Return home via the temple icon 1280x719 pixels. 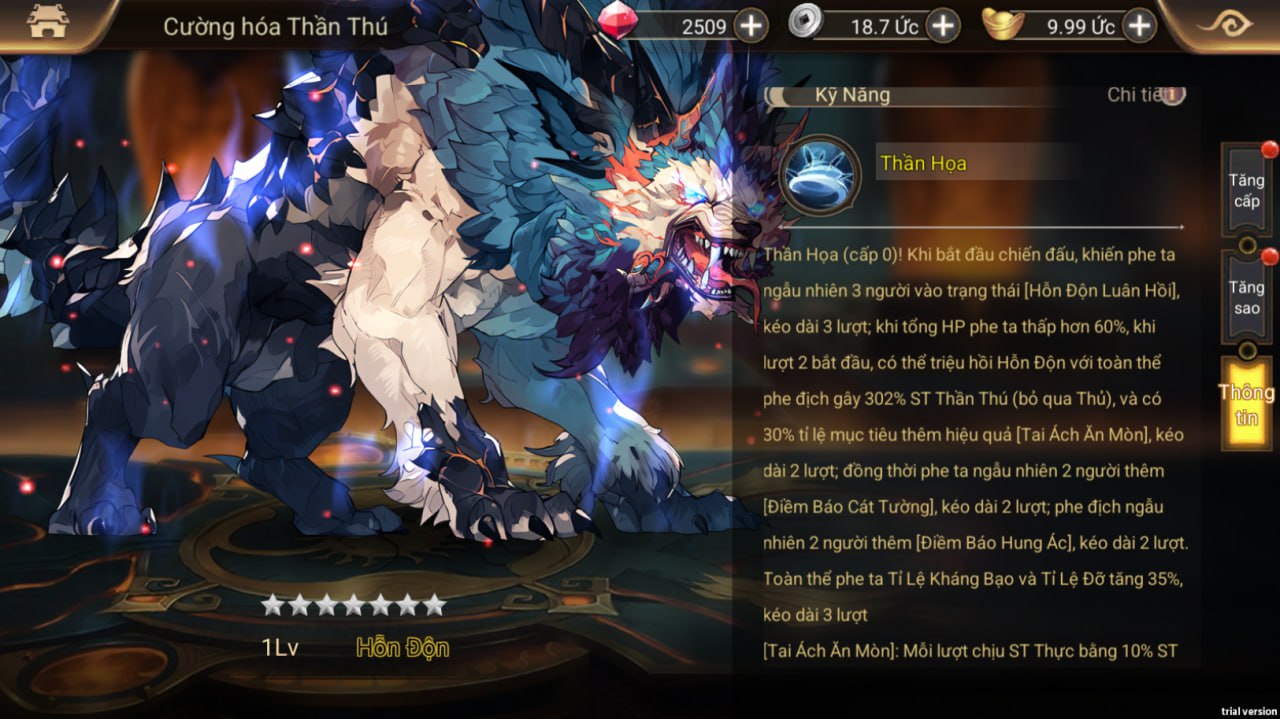(47, 23)
